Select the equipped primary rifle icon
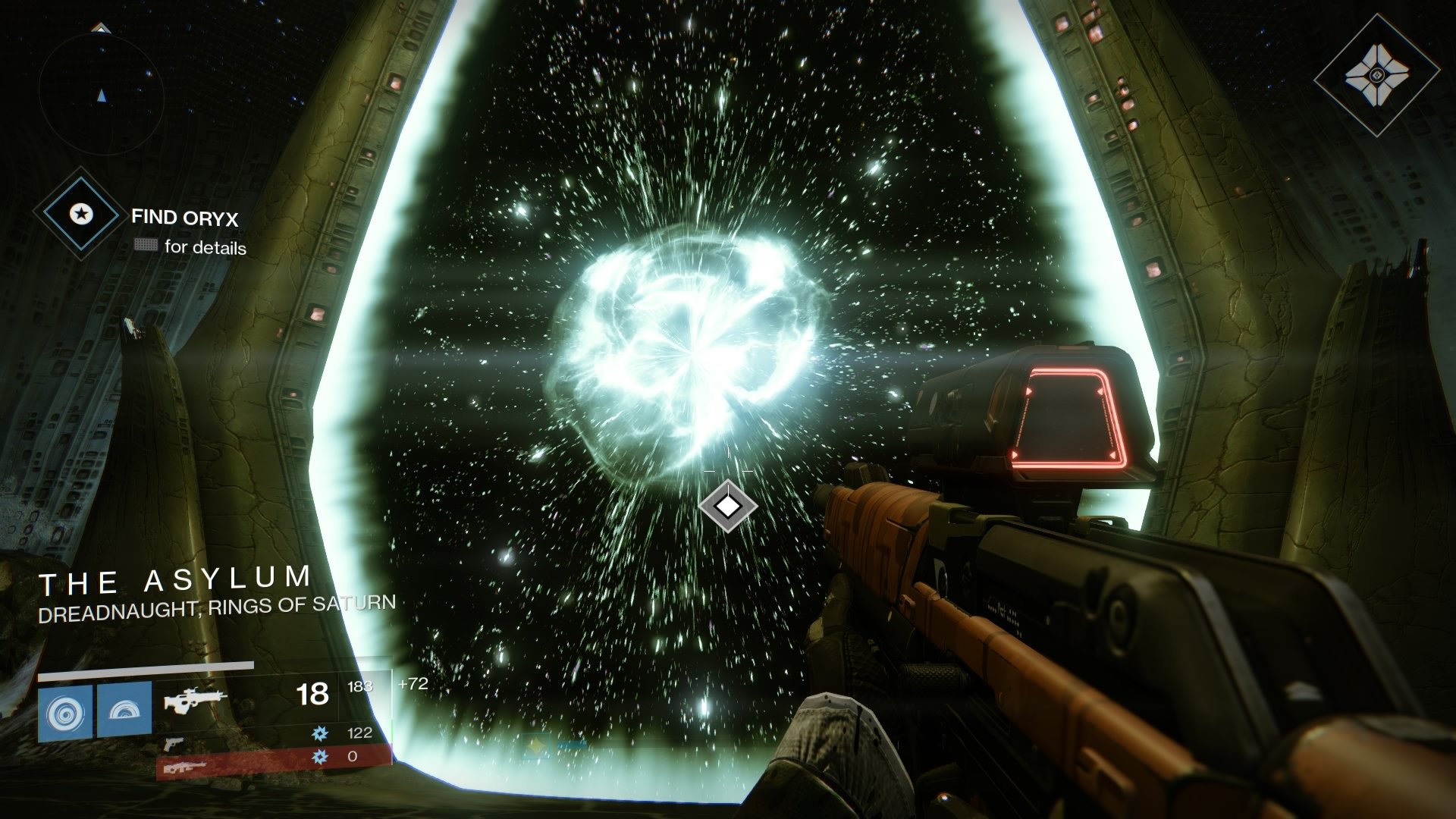This screenshot has height=819, width=1456. [195, 699]
